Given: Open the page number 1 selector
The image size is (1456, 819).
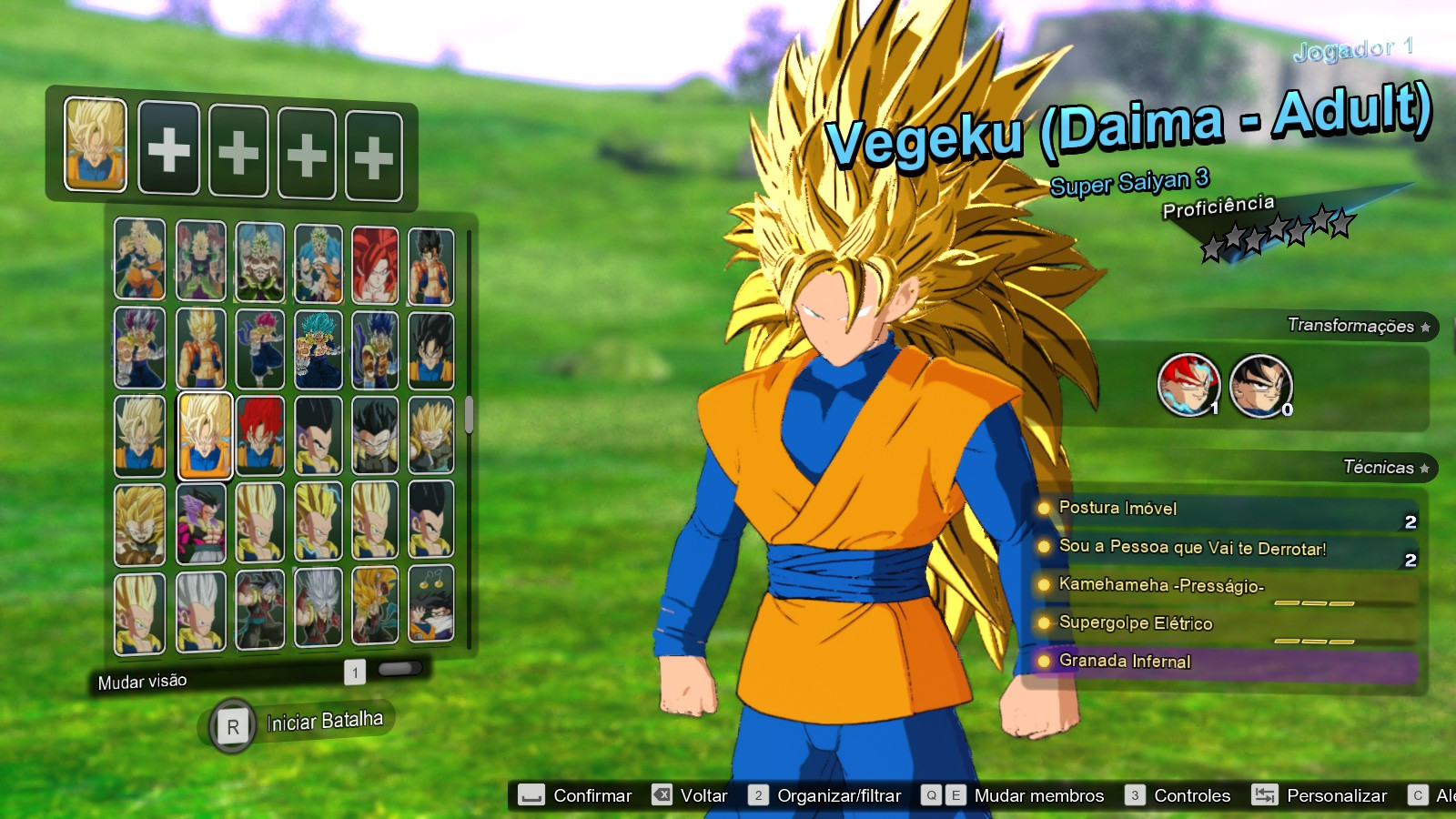Looking at the screenshot, I should [x=356, y=673].
